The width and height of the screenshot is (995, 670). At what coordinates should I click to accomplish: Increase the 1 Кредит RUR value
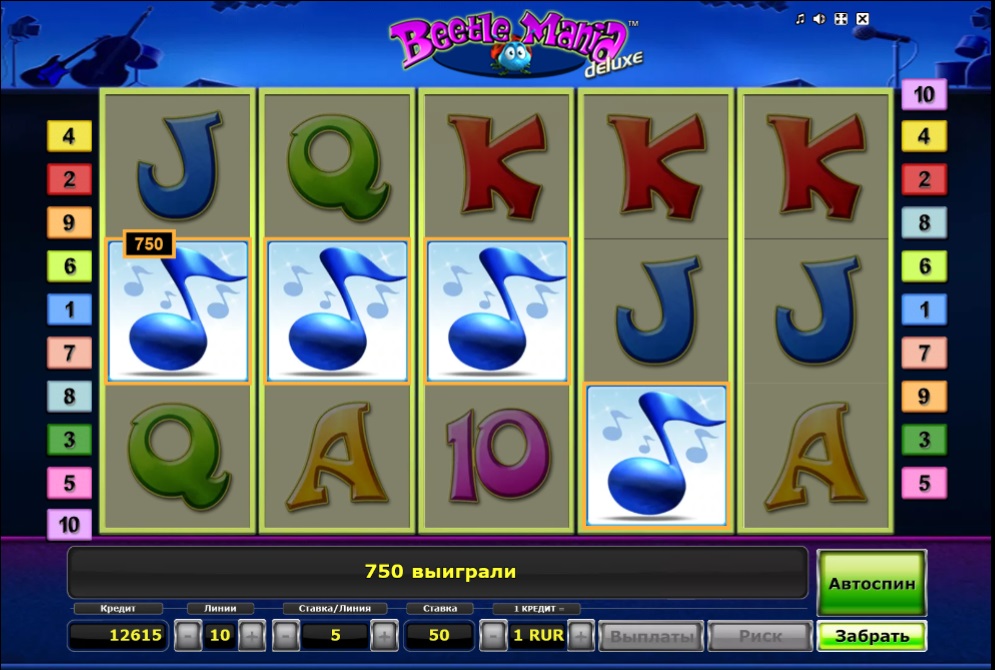(x=582, y=635)
